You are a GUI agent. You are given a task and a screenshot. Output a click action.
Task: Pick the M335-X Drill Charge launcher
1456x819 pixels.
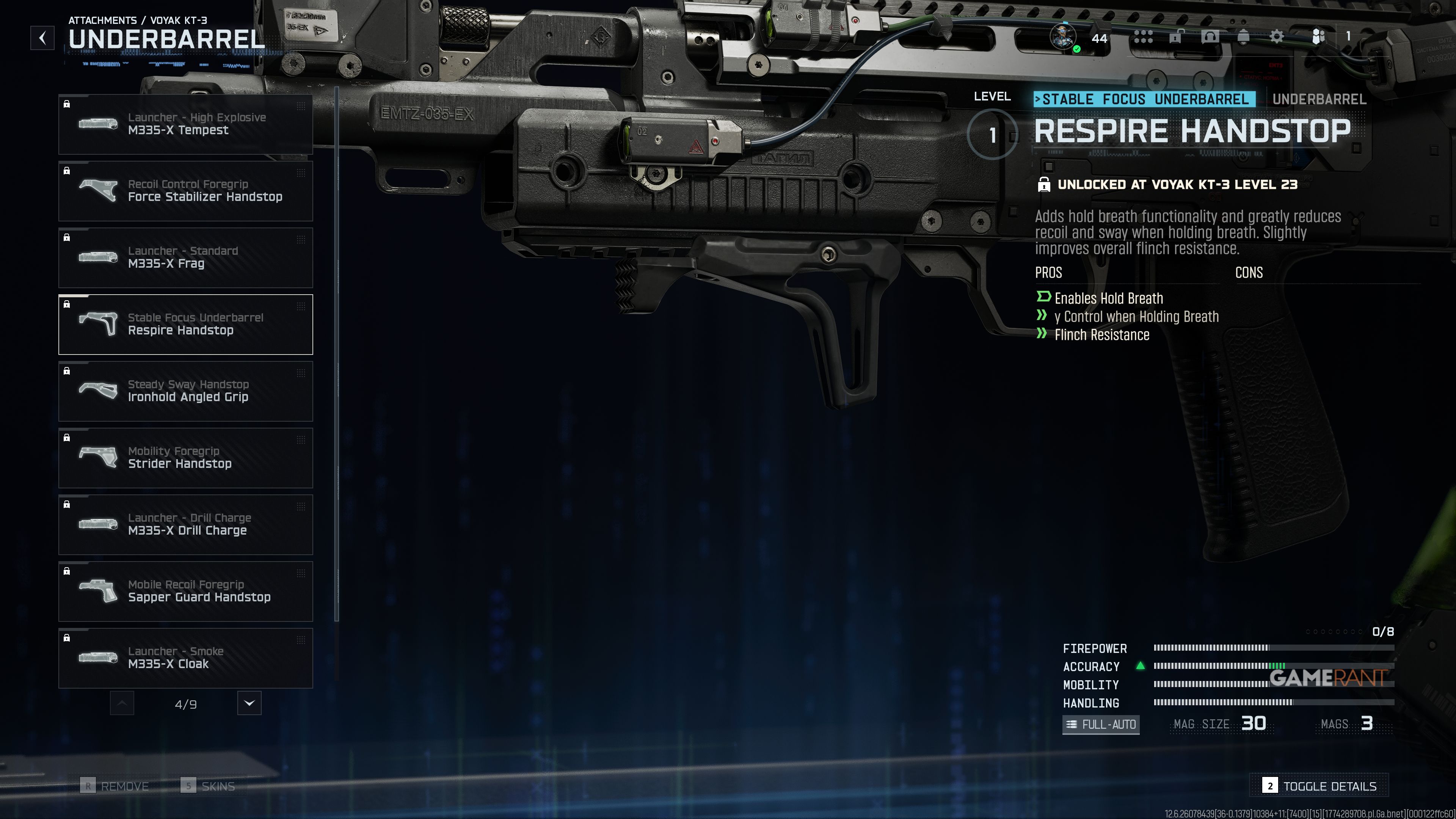(x=185, y=524)
